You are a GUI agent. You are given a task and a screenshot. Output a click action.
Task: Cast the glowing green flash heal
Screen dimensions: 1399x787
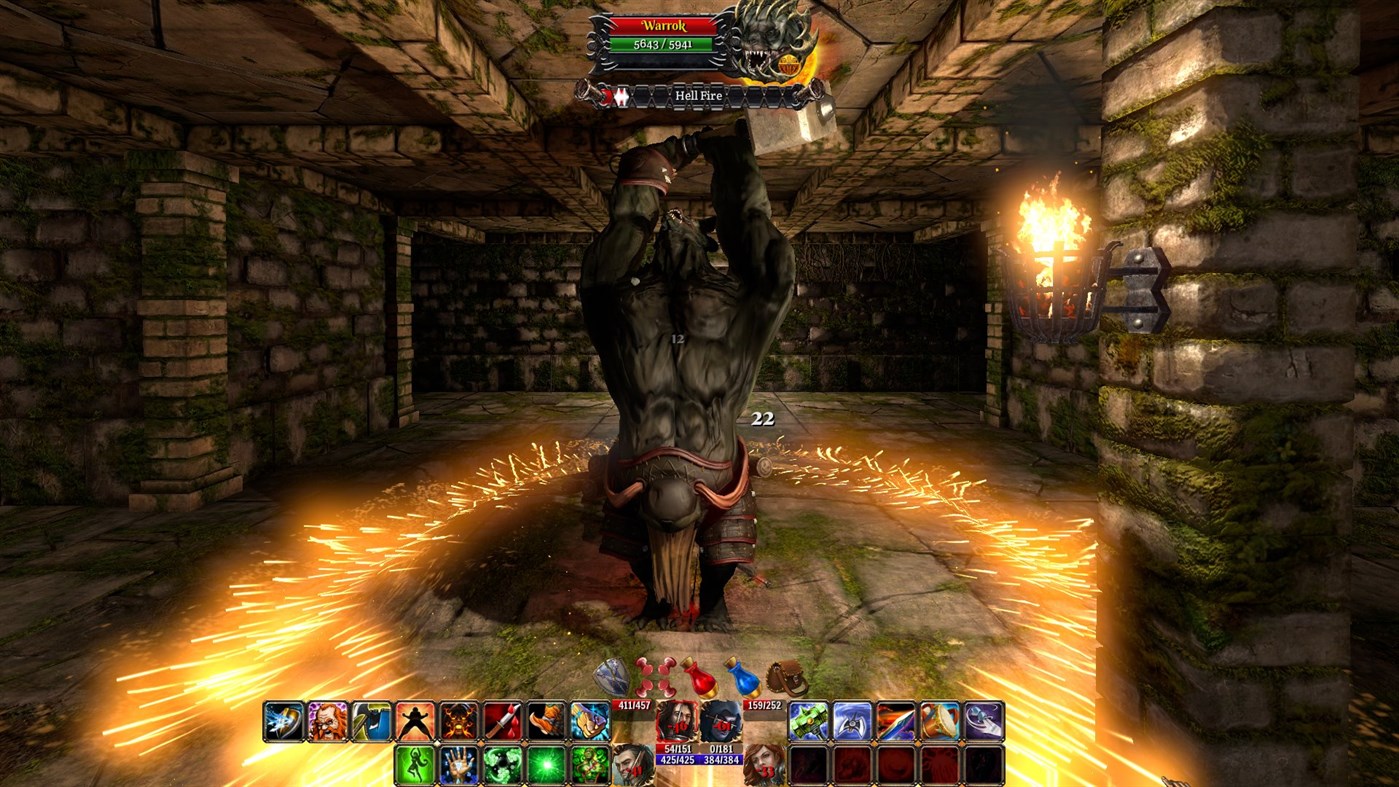(x=546, y=763)
